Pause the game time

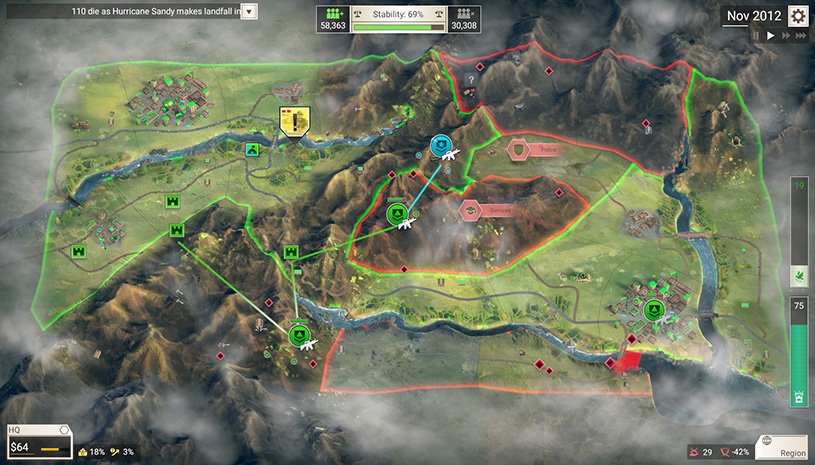pos(756,35)
